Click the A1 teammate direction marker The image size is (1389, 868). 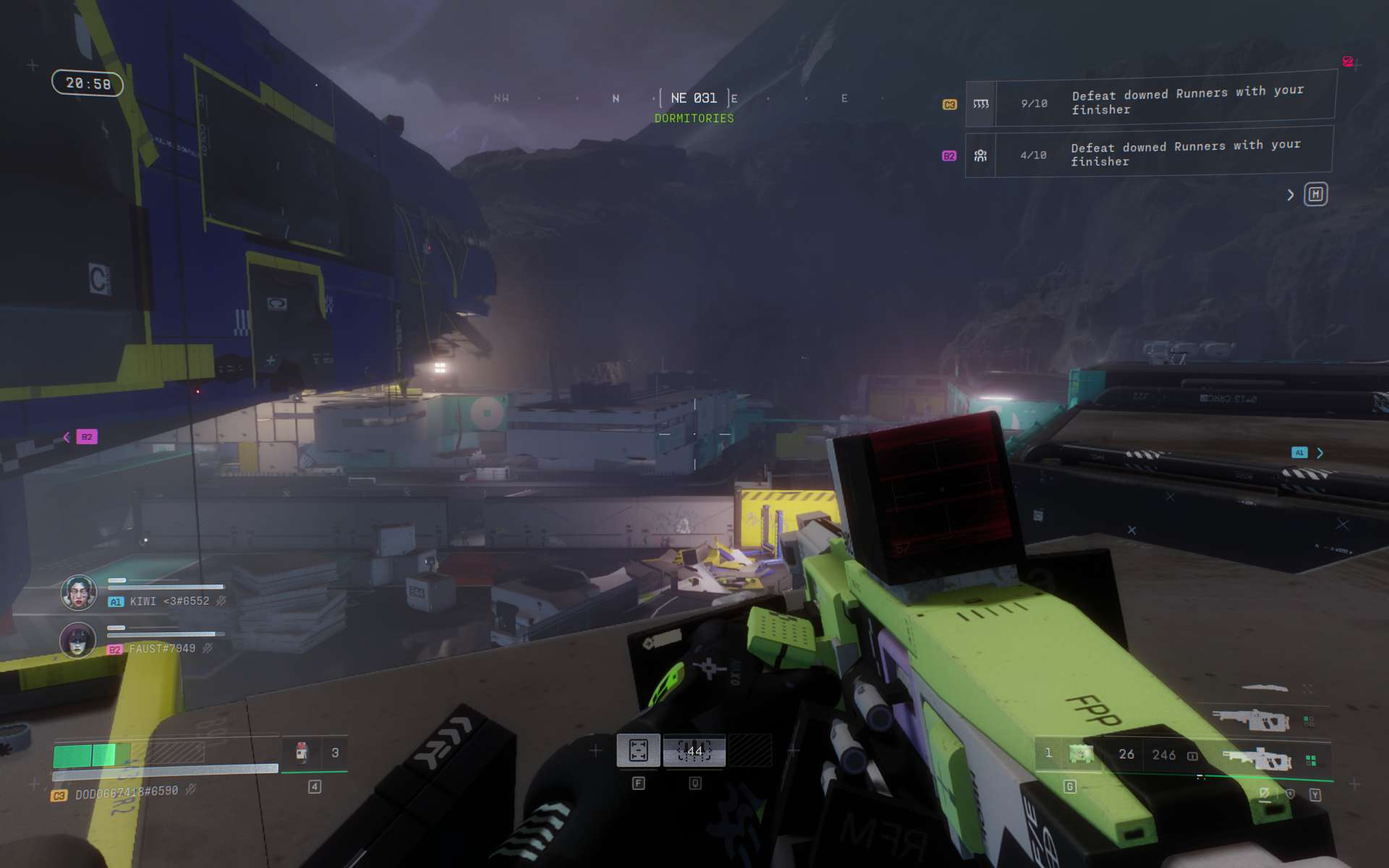point(1299,453)
